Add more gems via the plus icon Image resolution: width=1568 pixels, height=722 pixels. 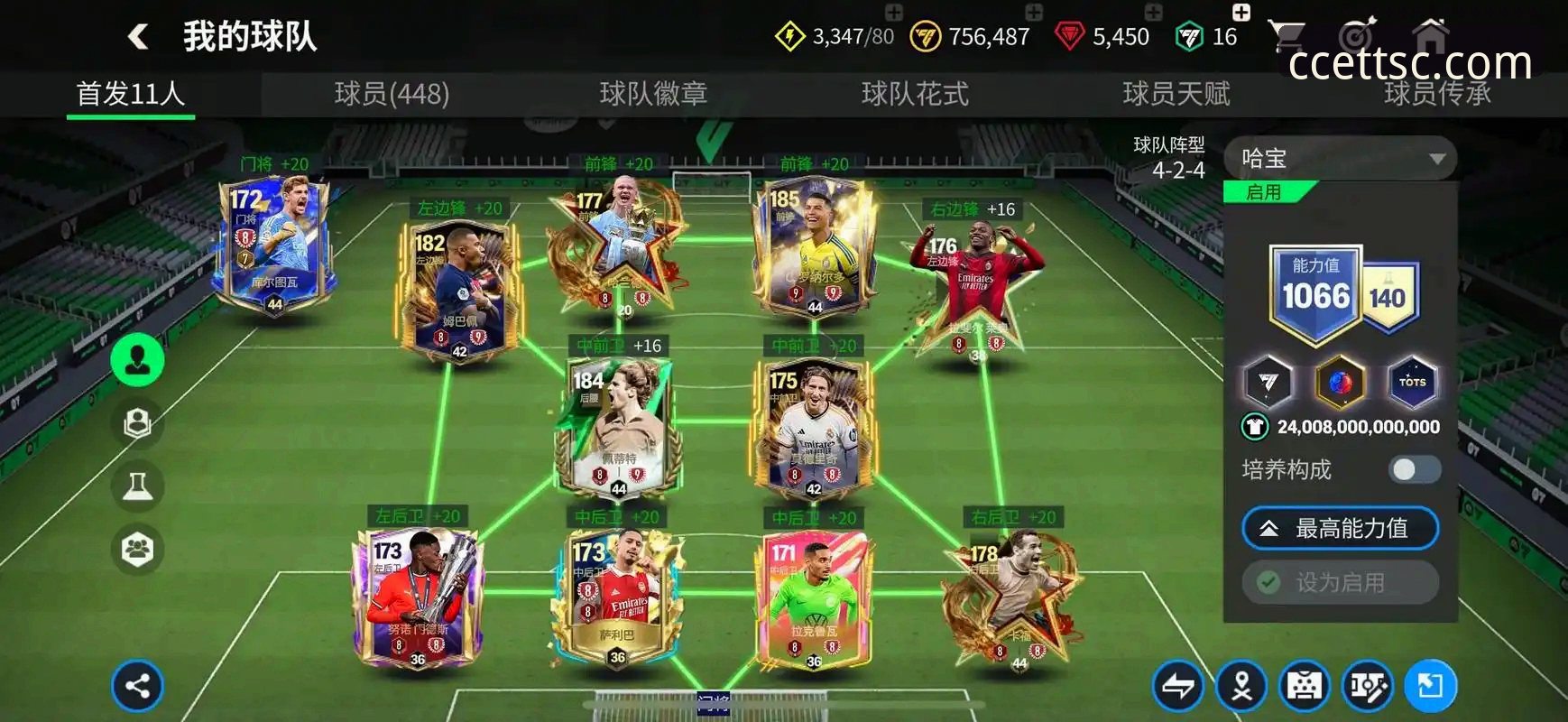[1153, 12]
